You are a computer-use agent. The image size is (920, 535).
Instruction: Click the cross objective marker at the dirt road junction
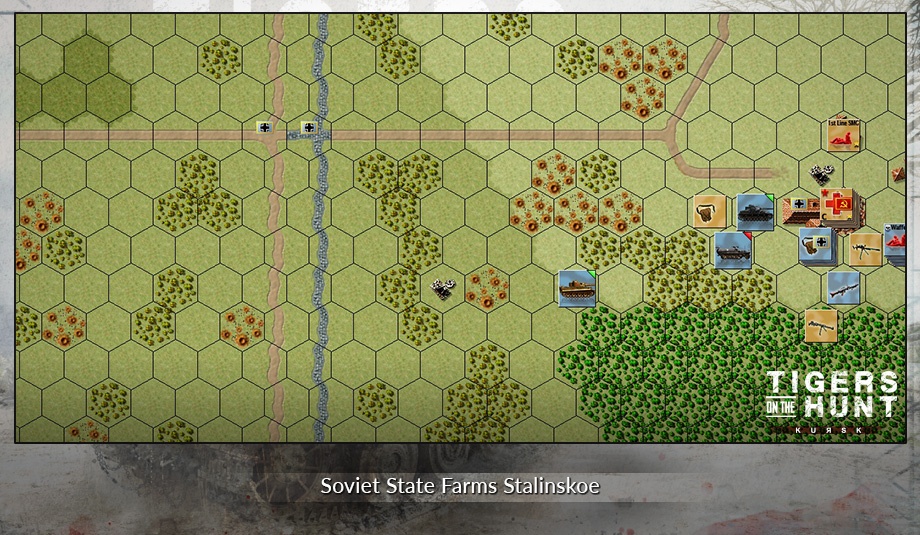coord(264,127)
